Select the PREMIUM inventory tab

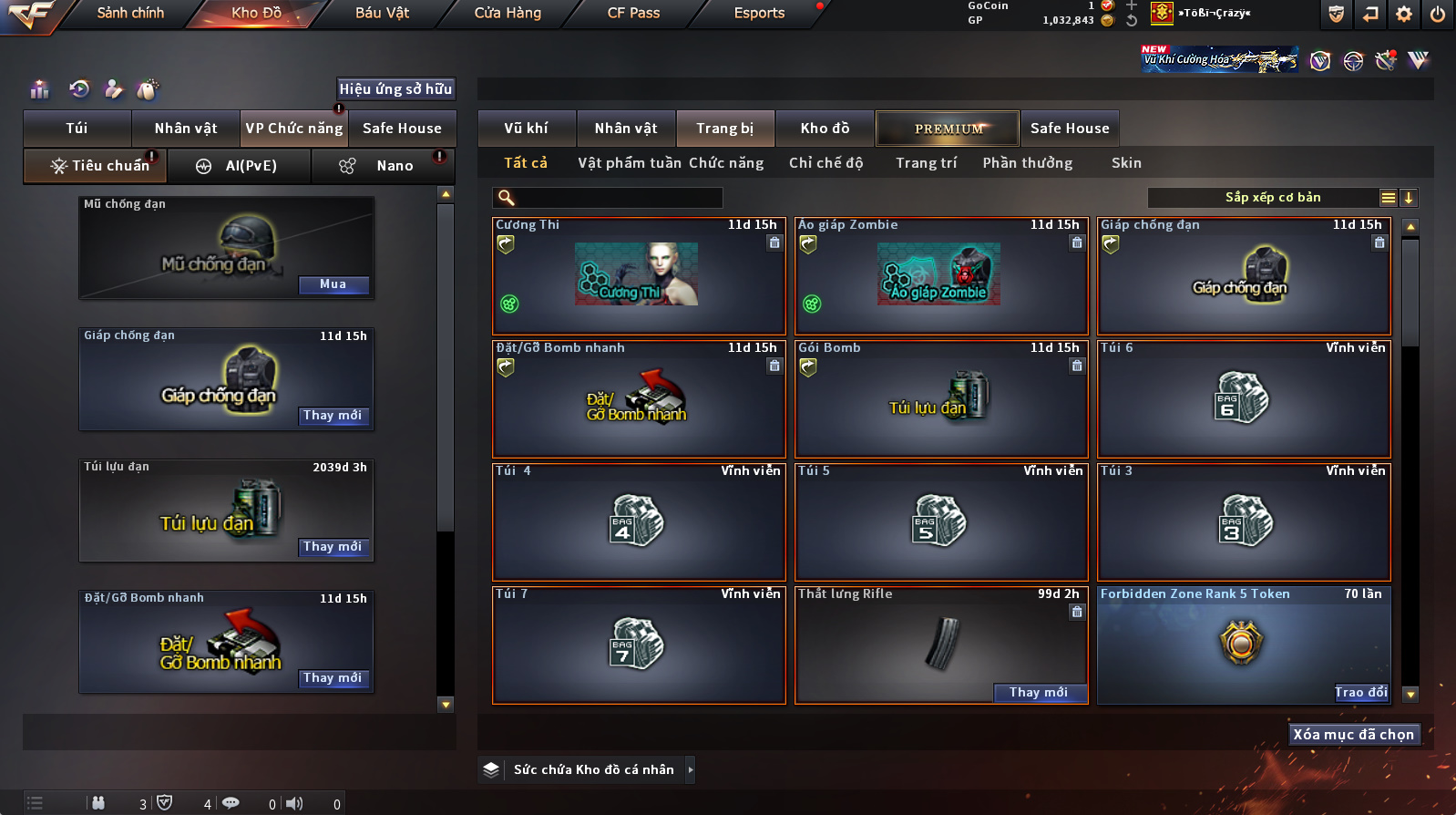tap(948, 129)
